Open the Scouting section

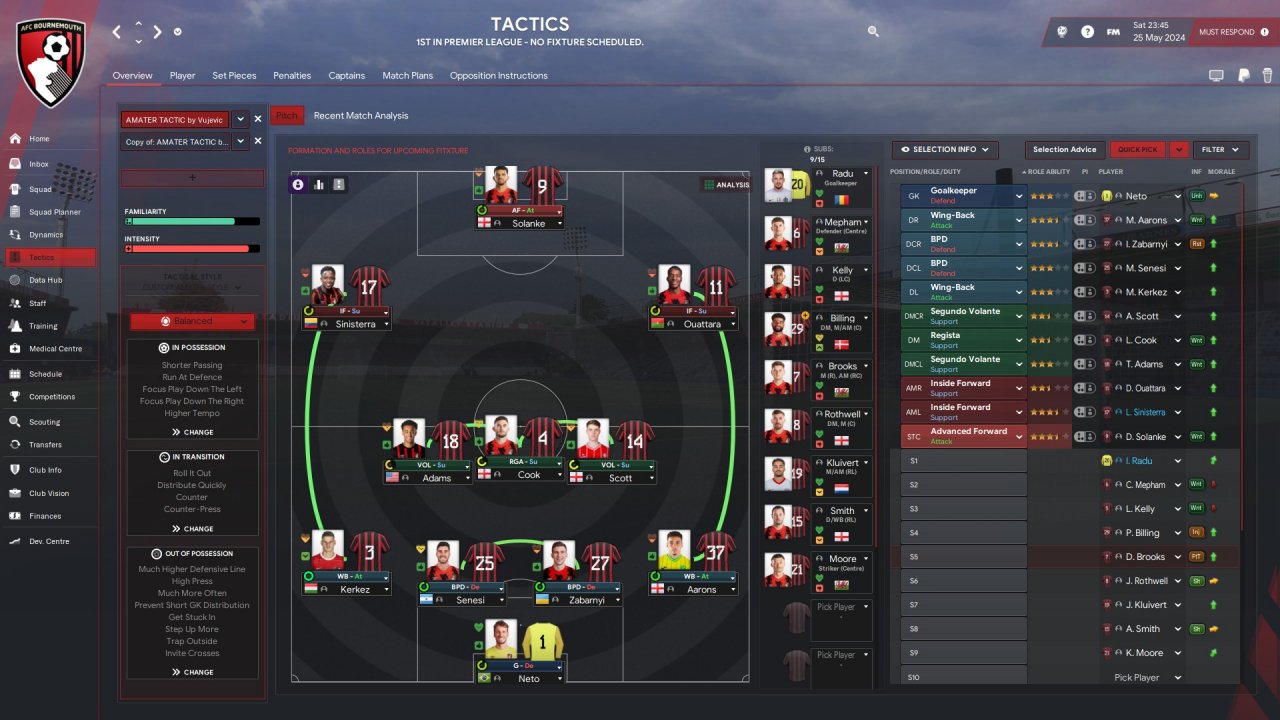tap(44, 422)
